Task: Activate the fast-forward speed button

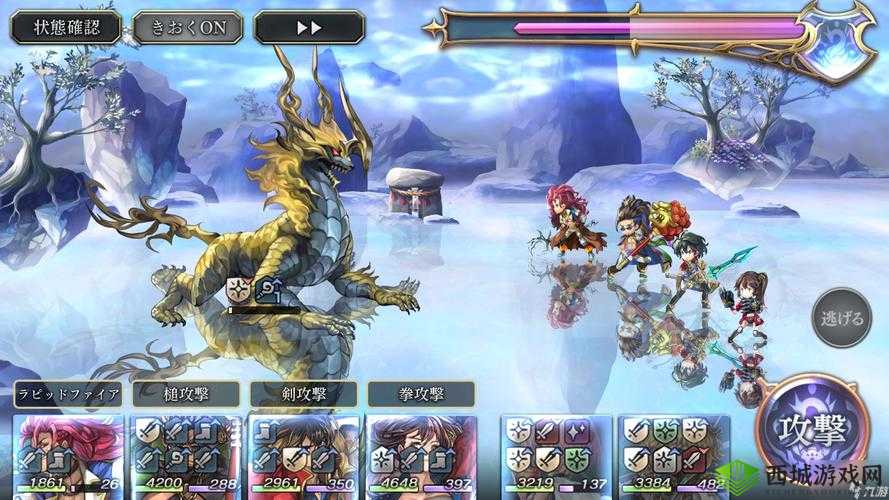Action: click(309, 27)
